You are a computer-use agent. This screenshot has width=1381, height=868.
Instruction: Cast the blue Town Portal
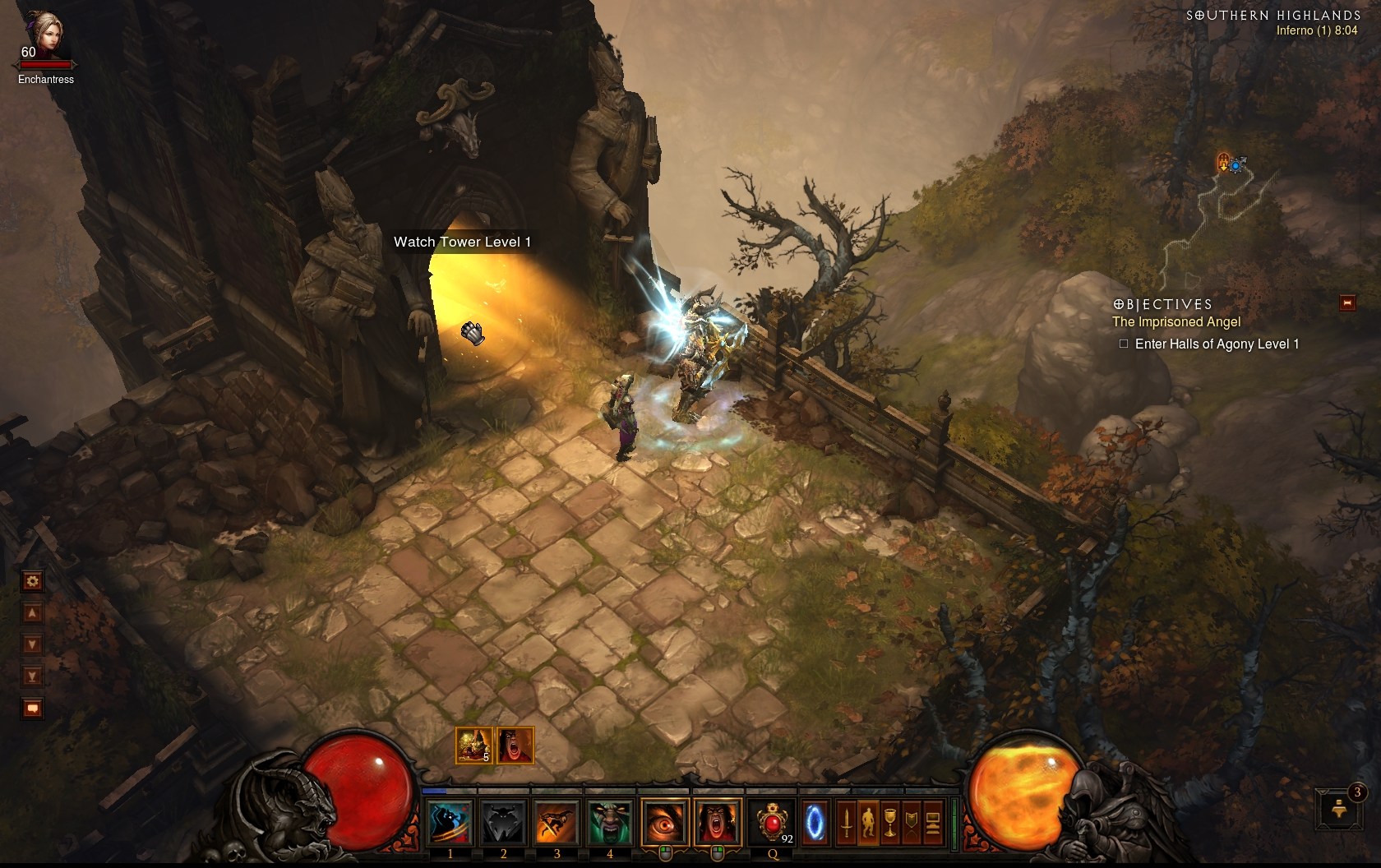coord(814,821)
